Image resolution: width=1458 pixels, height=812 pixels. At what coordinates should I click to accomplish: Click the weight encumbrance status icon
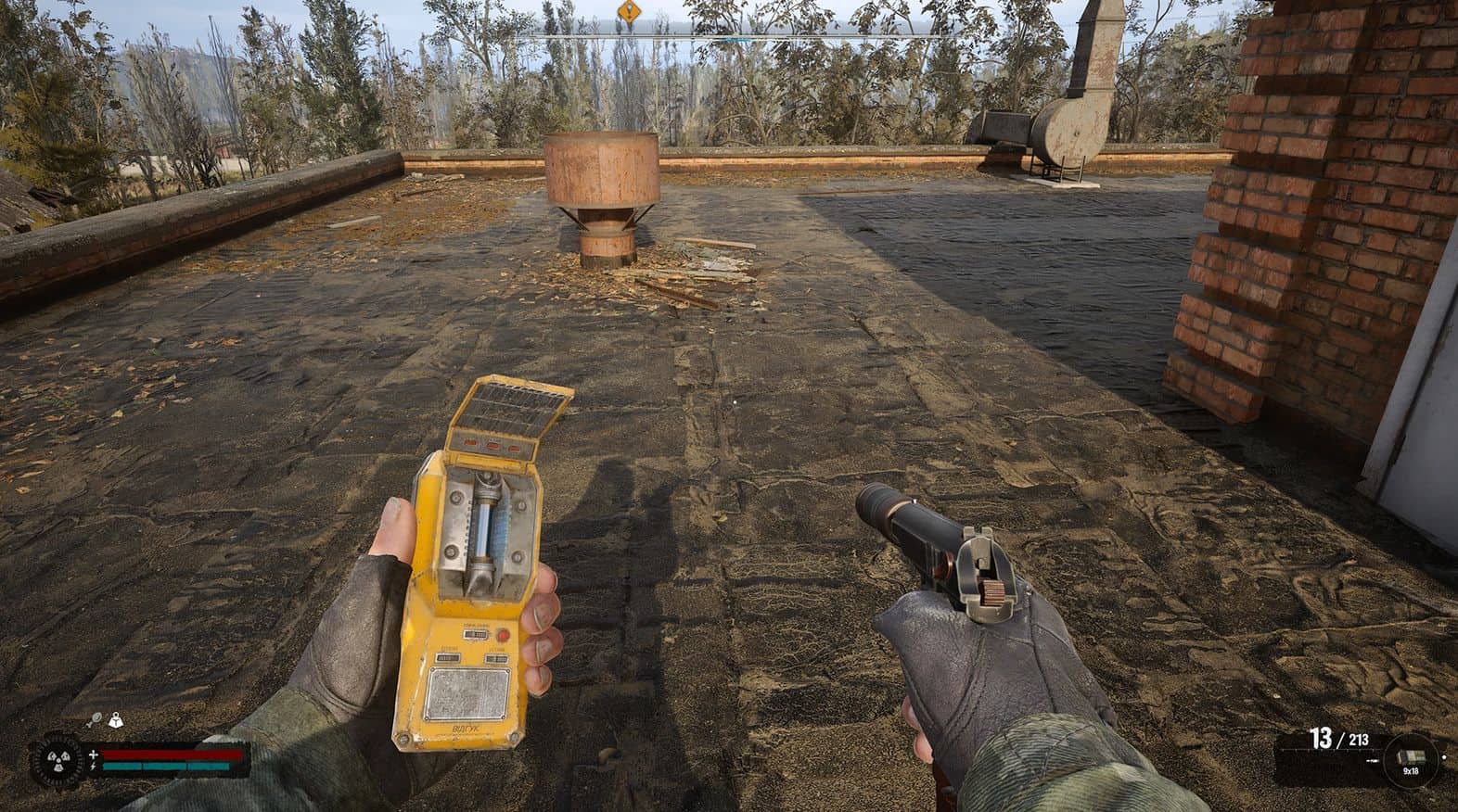click(x=117, y=718)
